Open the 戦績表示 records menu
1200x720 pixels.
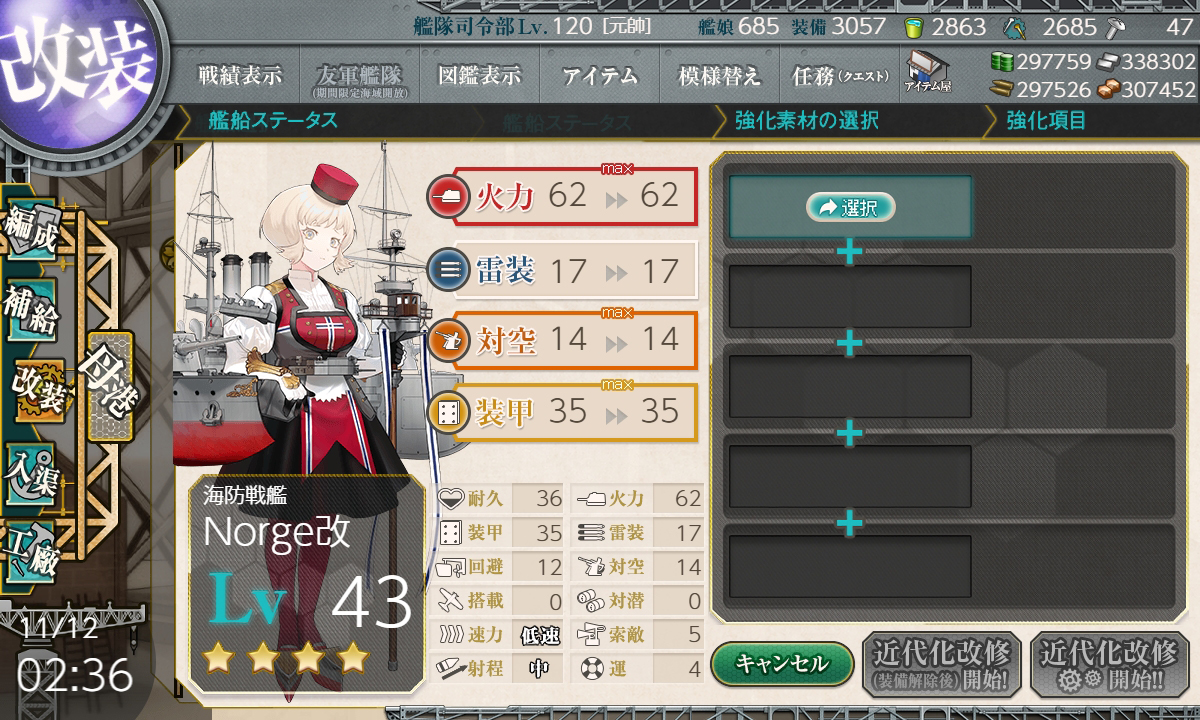pyautogui.click(x=239, y=75)
